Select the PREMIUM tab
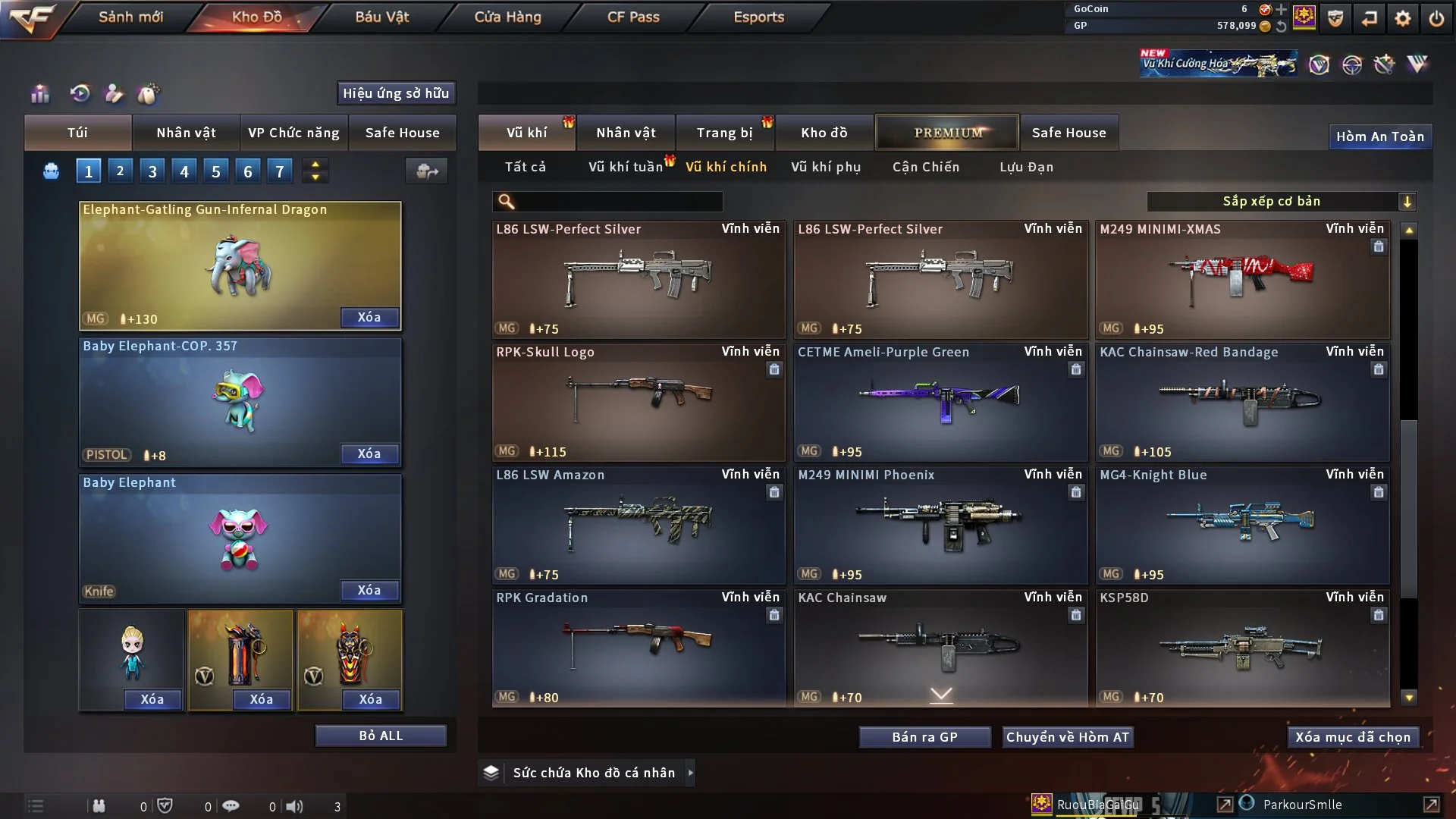 pyautogui.click(x=948, y=133)
